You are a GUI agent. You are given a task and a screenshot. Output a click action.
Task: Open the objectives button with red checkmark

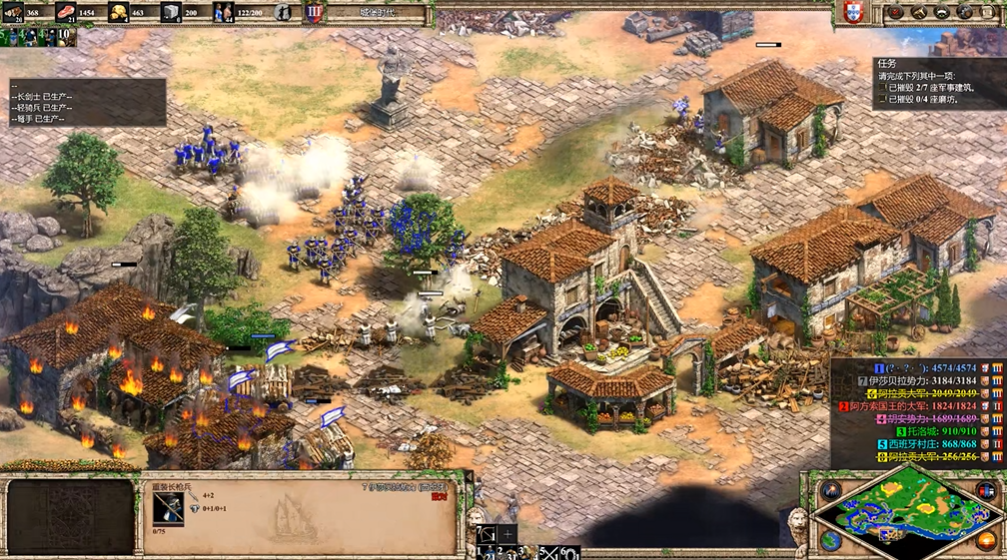[895, 13]
